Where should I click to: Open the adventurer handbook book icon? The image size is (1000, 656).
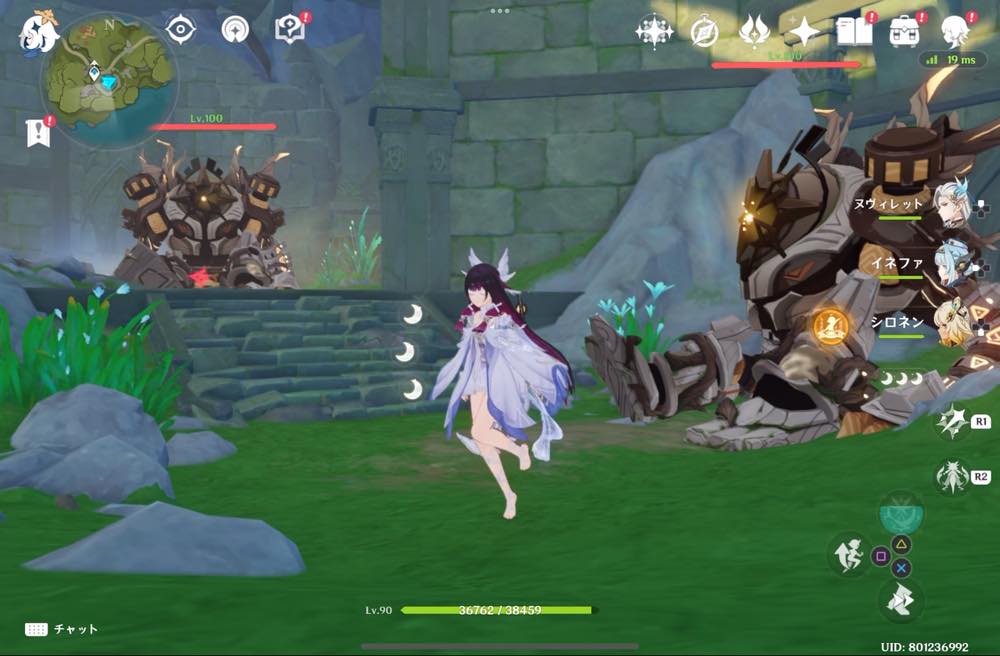click(x=854, y=31)
